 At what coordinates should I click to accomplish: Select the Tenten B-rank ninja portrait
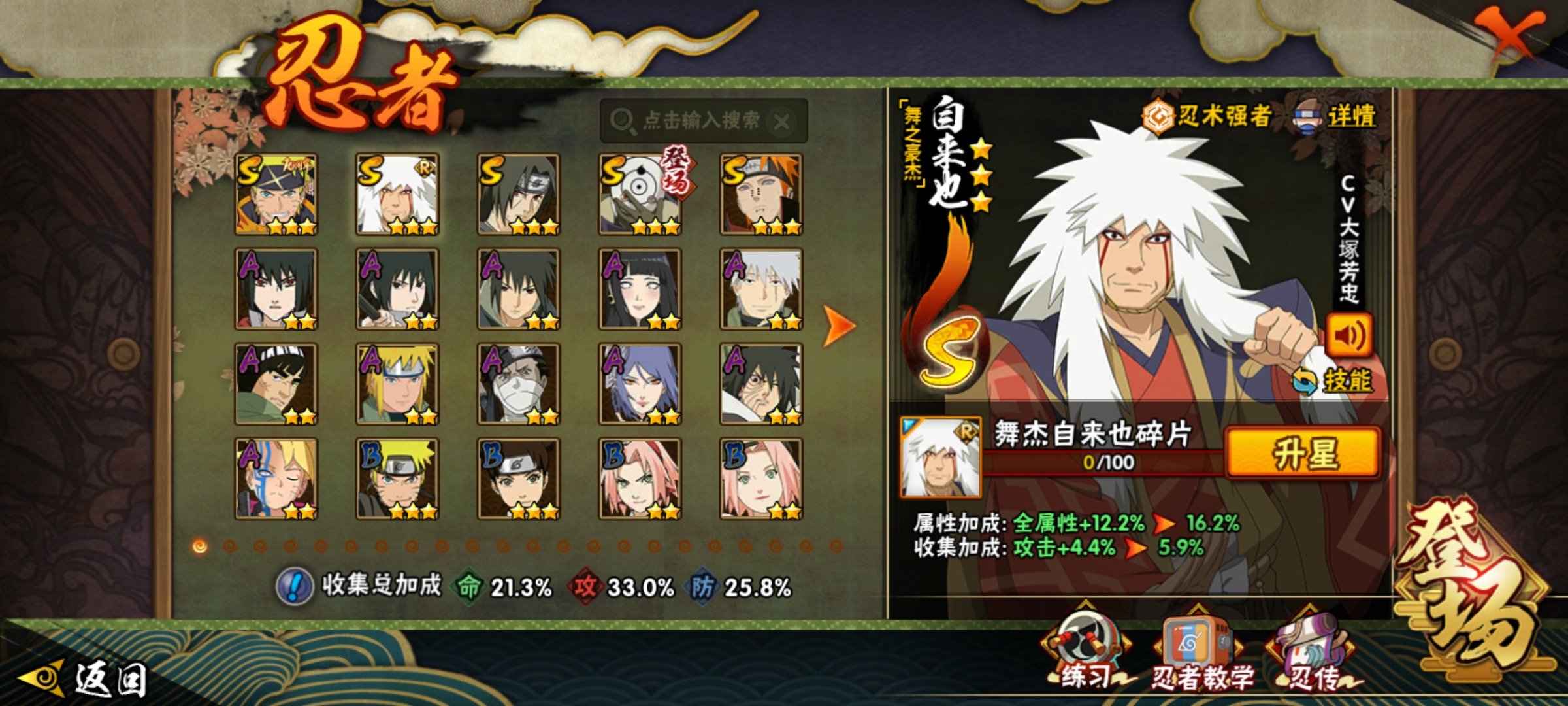(x=519, y=479)
